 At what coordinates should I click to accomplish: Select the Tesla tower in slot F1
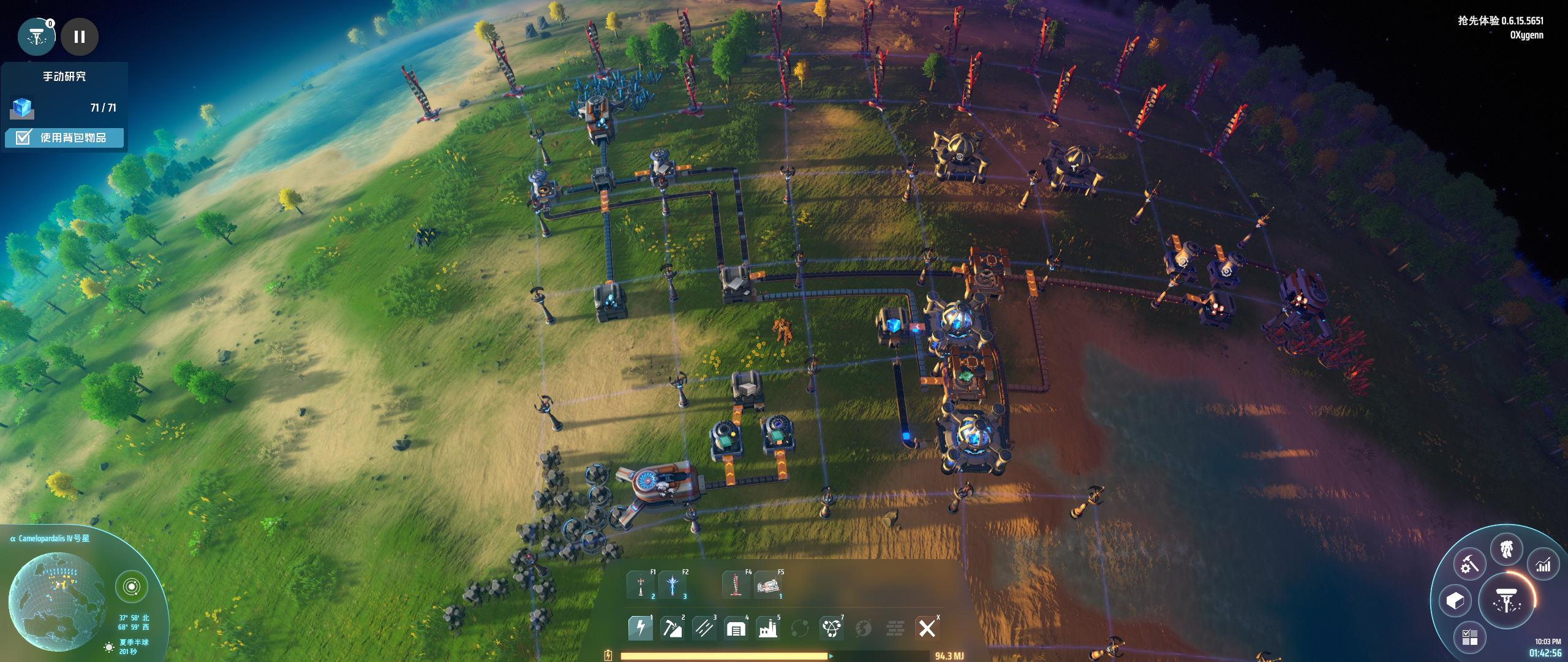[641, 585]
